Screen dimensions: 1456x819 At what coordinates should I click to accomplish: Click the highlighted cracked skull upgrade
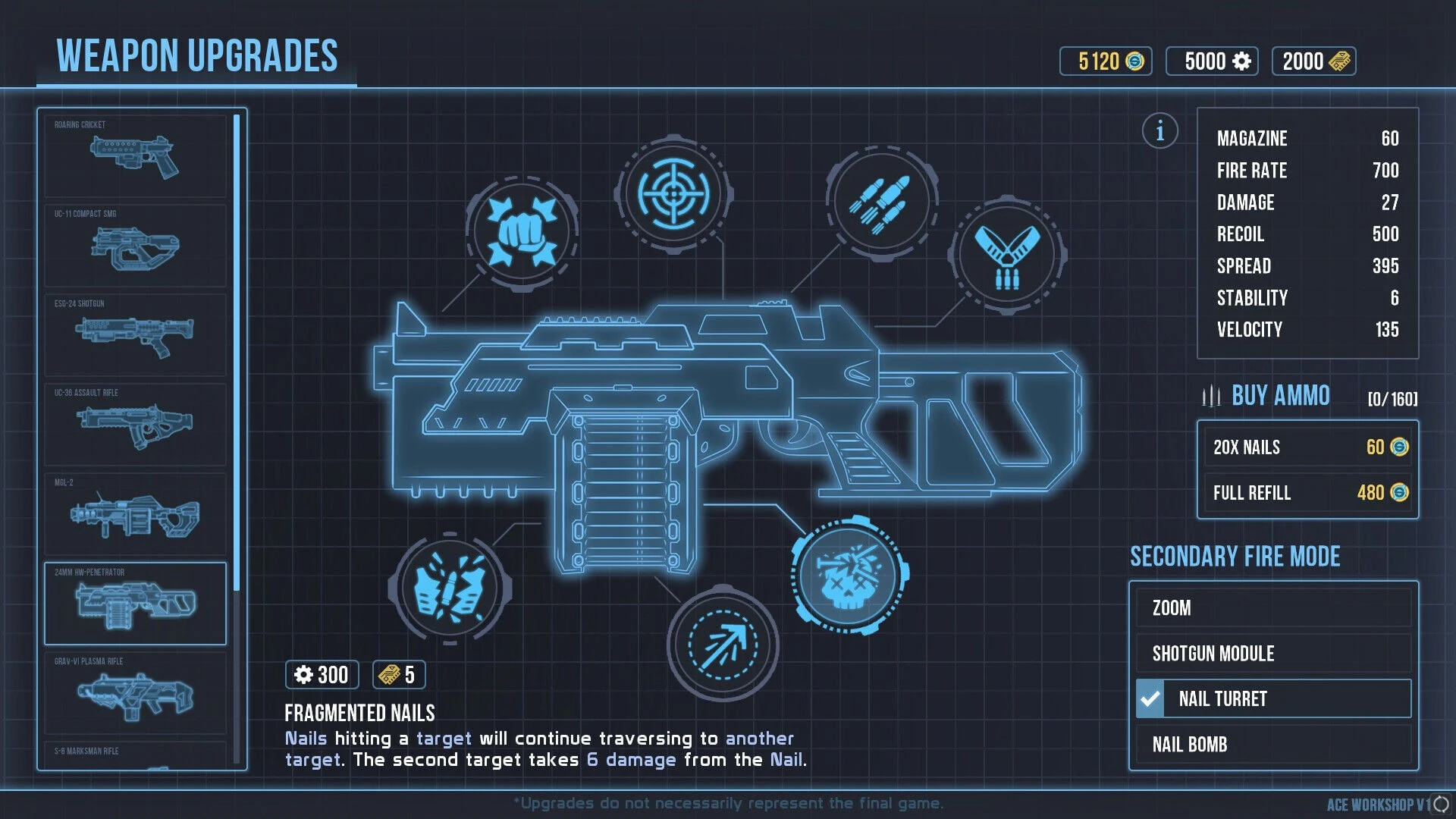pos(849,575)
